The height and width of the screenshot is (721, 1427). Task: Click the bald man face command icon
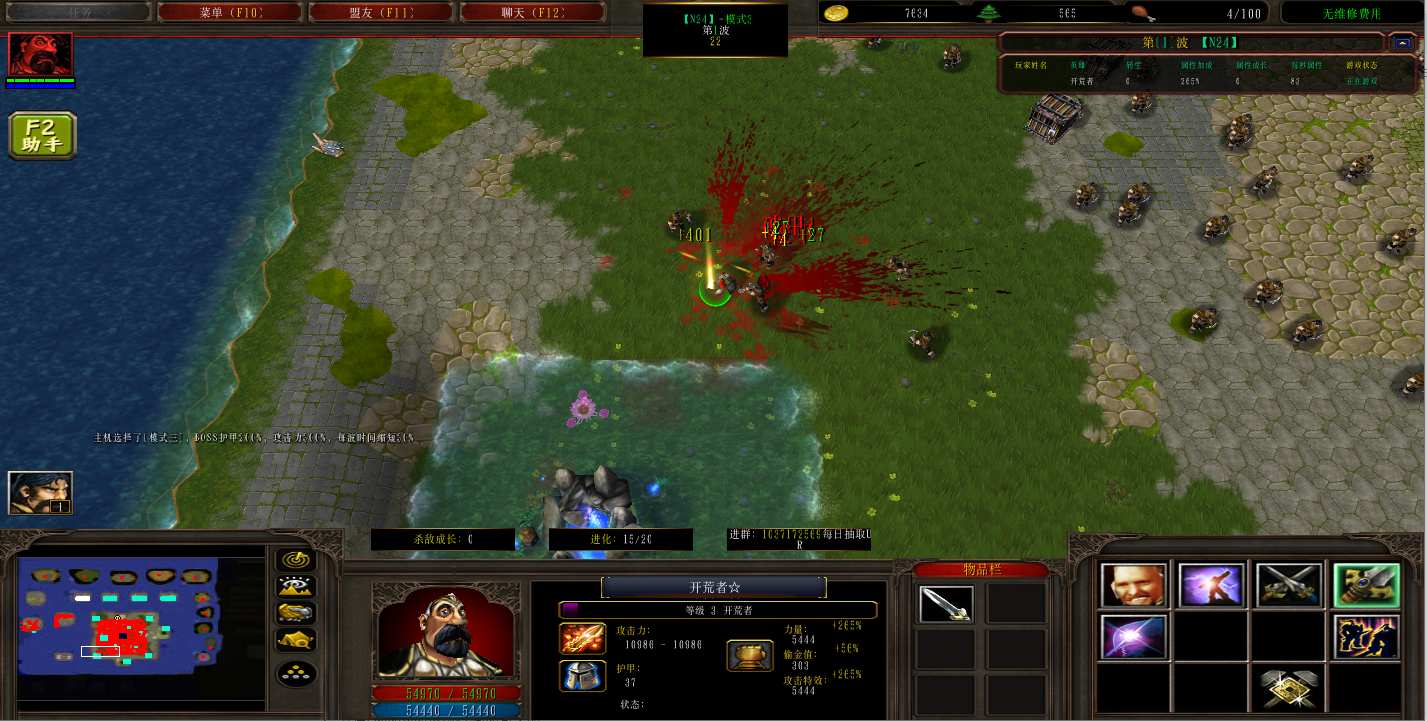[x=1133, y=586]
